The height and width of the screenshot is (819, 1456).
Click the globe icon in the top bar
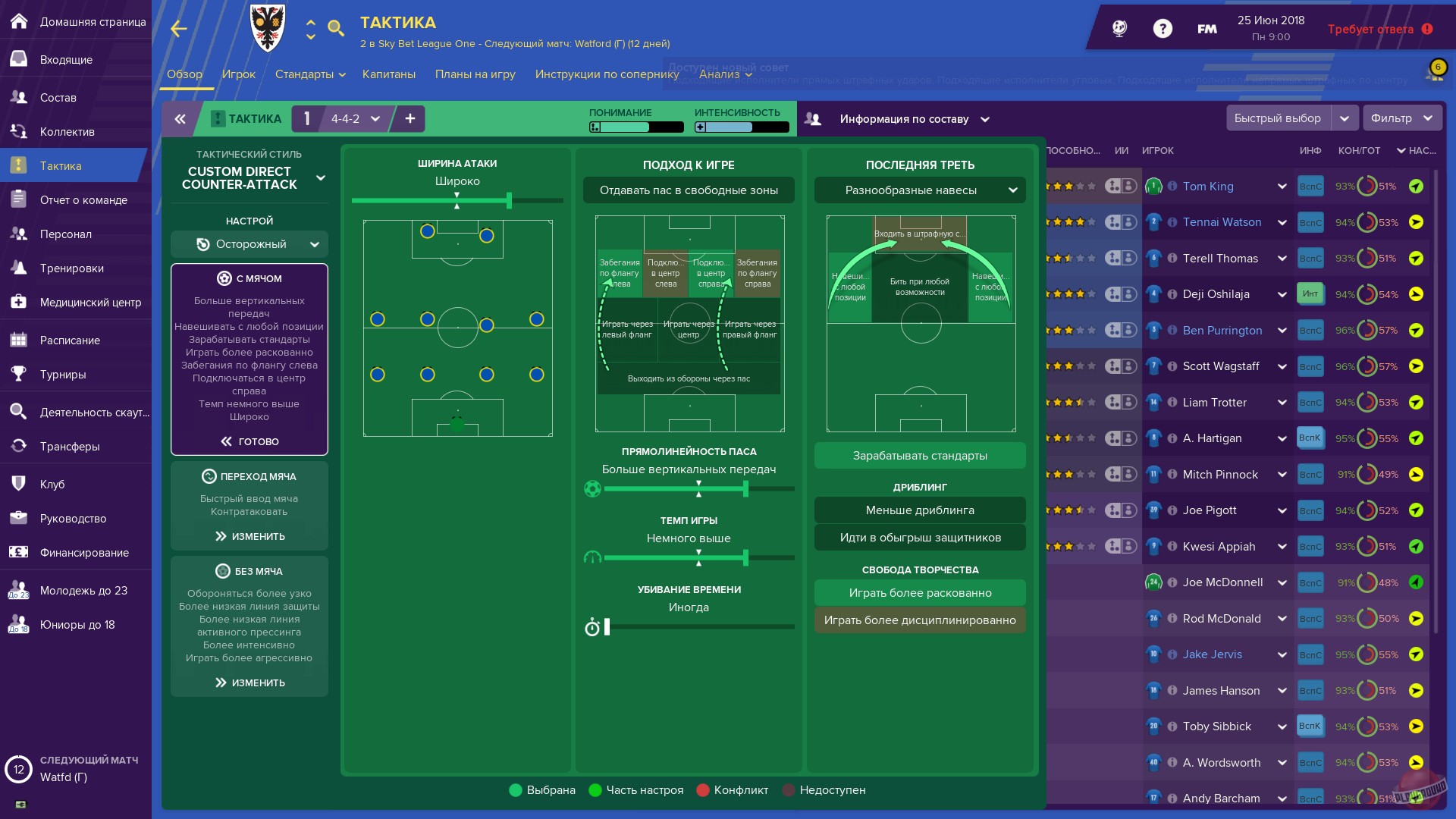coord(1120,28)
